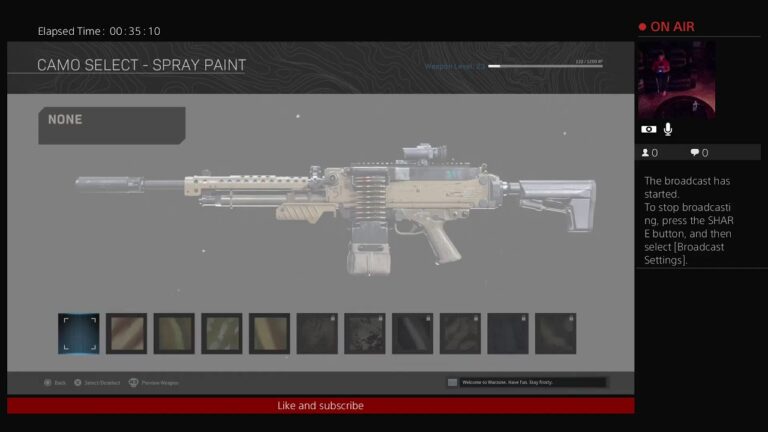Choose the tan camo swatch beside the None tile
This screenshot has width=768, height=432.
126,333
